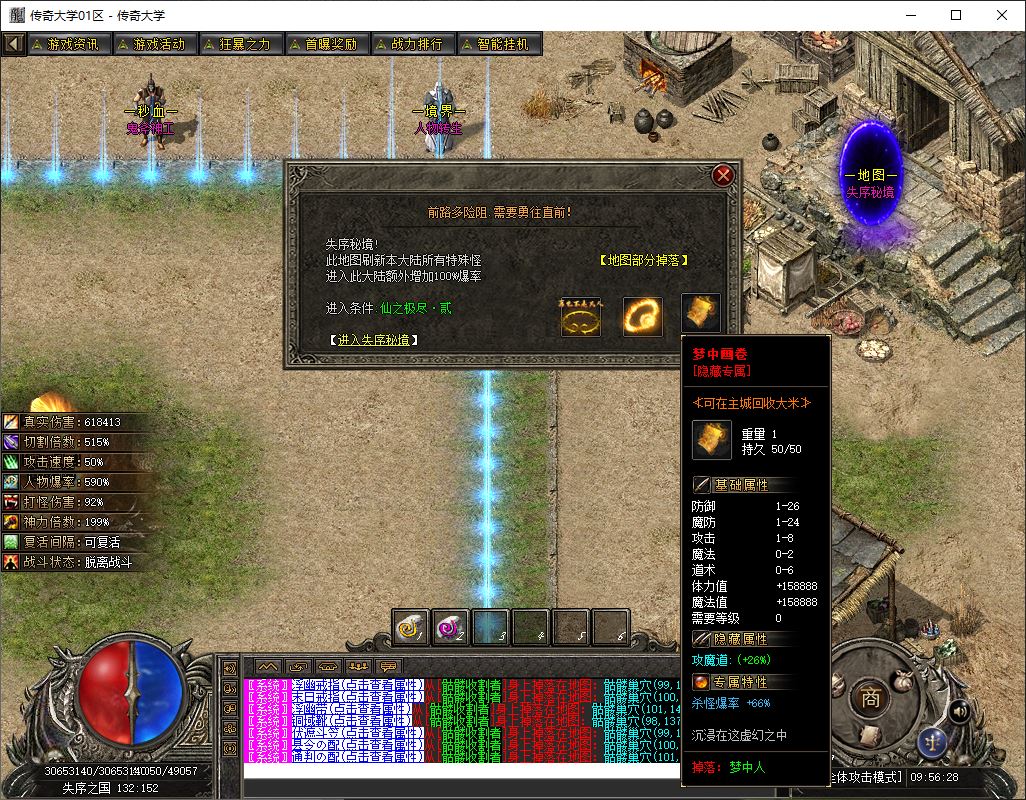Image resolution: width=1026 pixels, height=800 pixels.
Task: Select the fiery orange ring drop item
Action: tap(642, 316)
